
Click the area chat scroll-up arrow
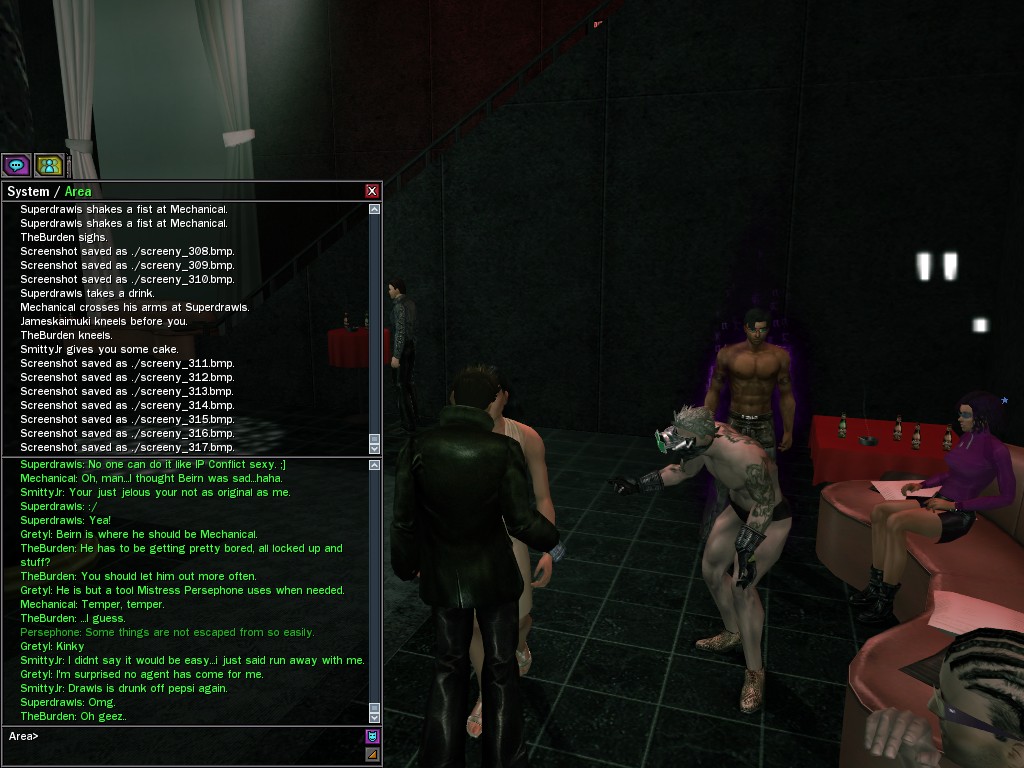374,465
